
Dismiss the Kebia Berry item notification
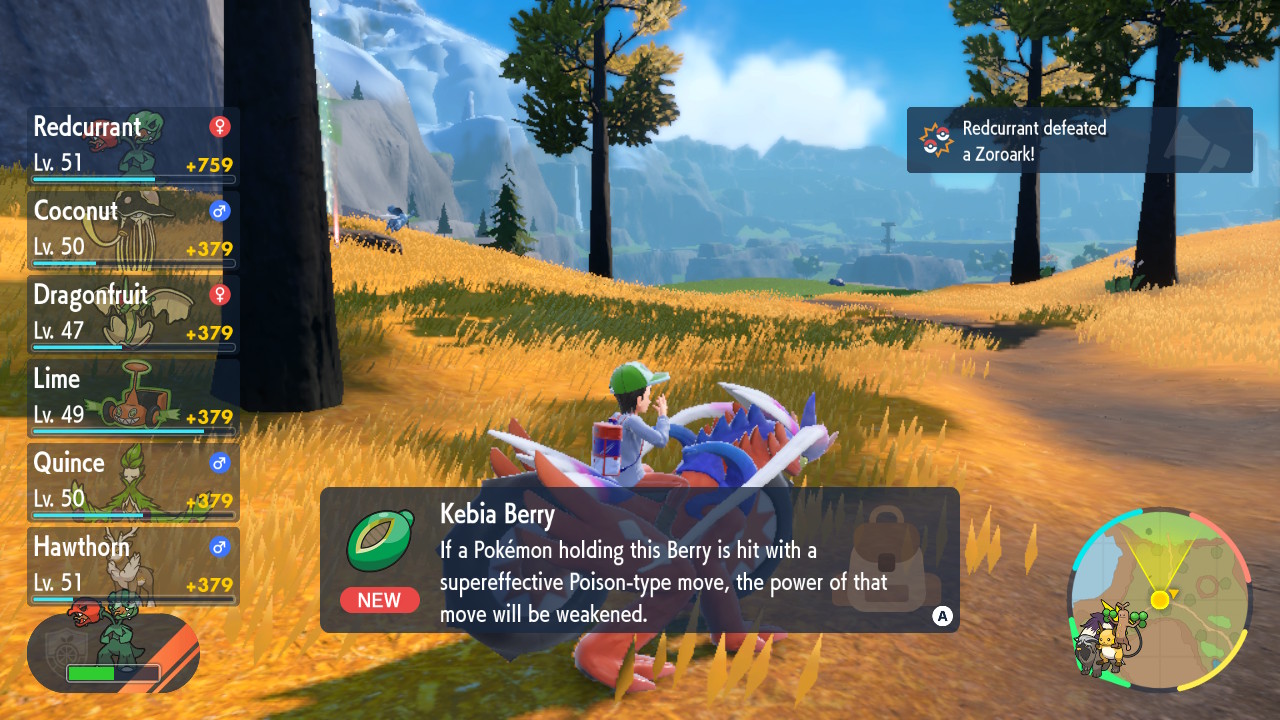tap(941, 616)
